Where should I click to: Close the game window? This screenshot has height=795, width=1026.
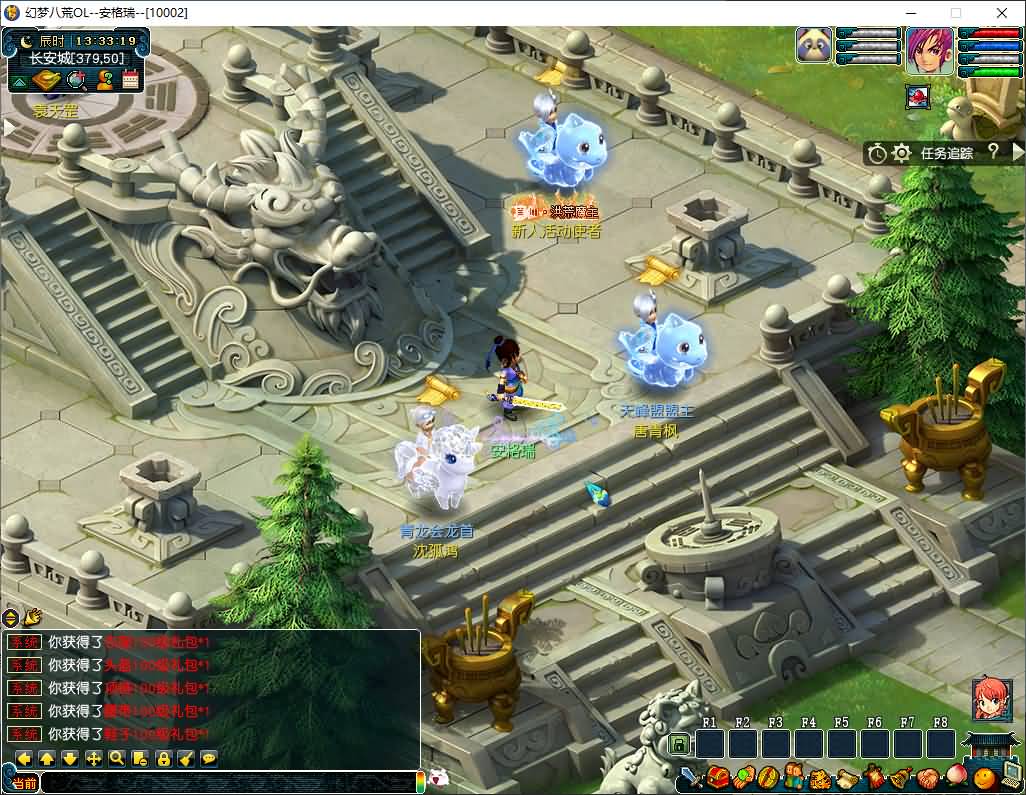(x=1002, y=13)
